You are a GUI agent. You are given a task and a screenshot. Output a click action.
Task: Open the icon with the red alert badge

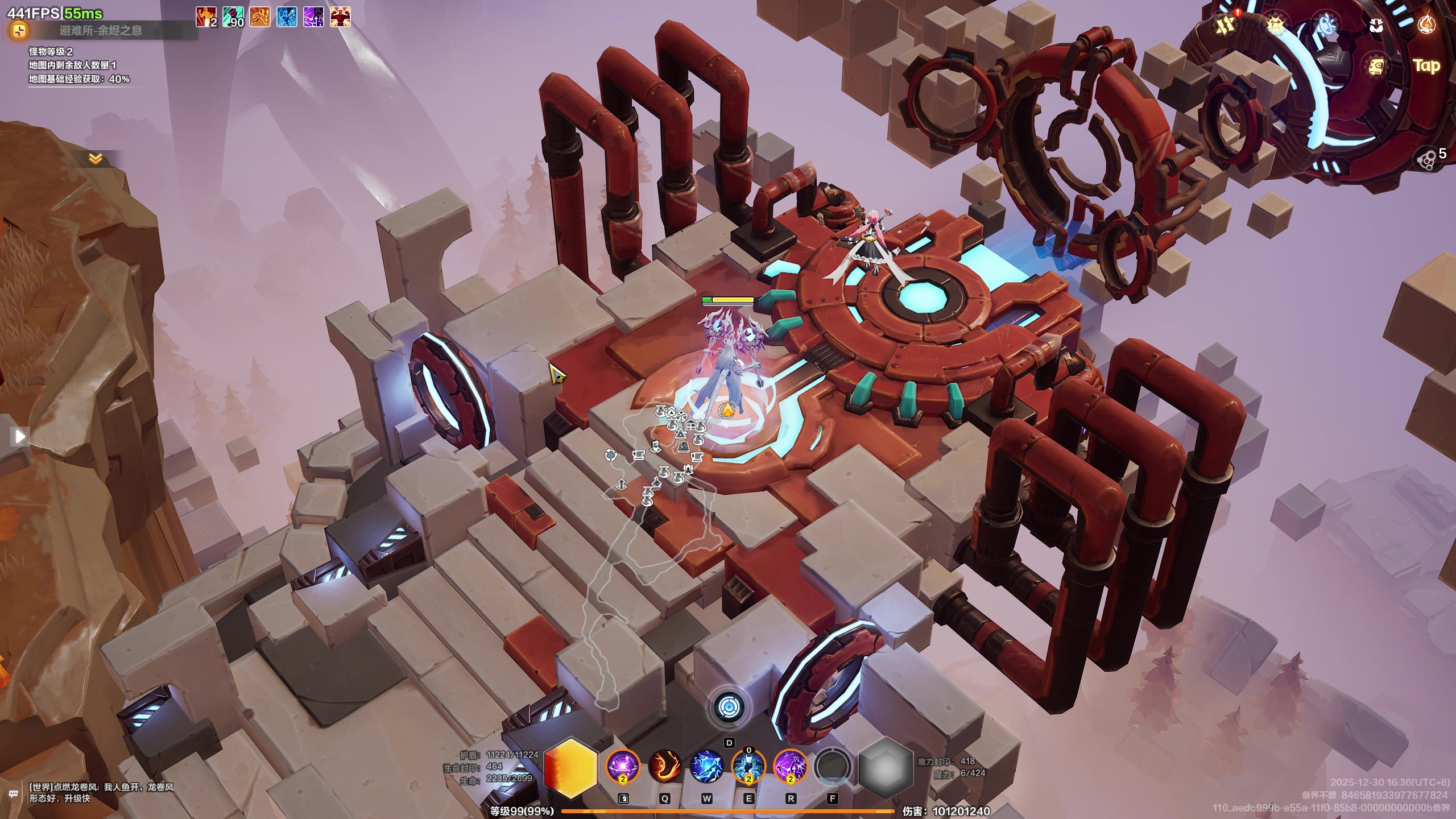tap(1226, 24)
